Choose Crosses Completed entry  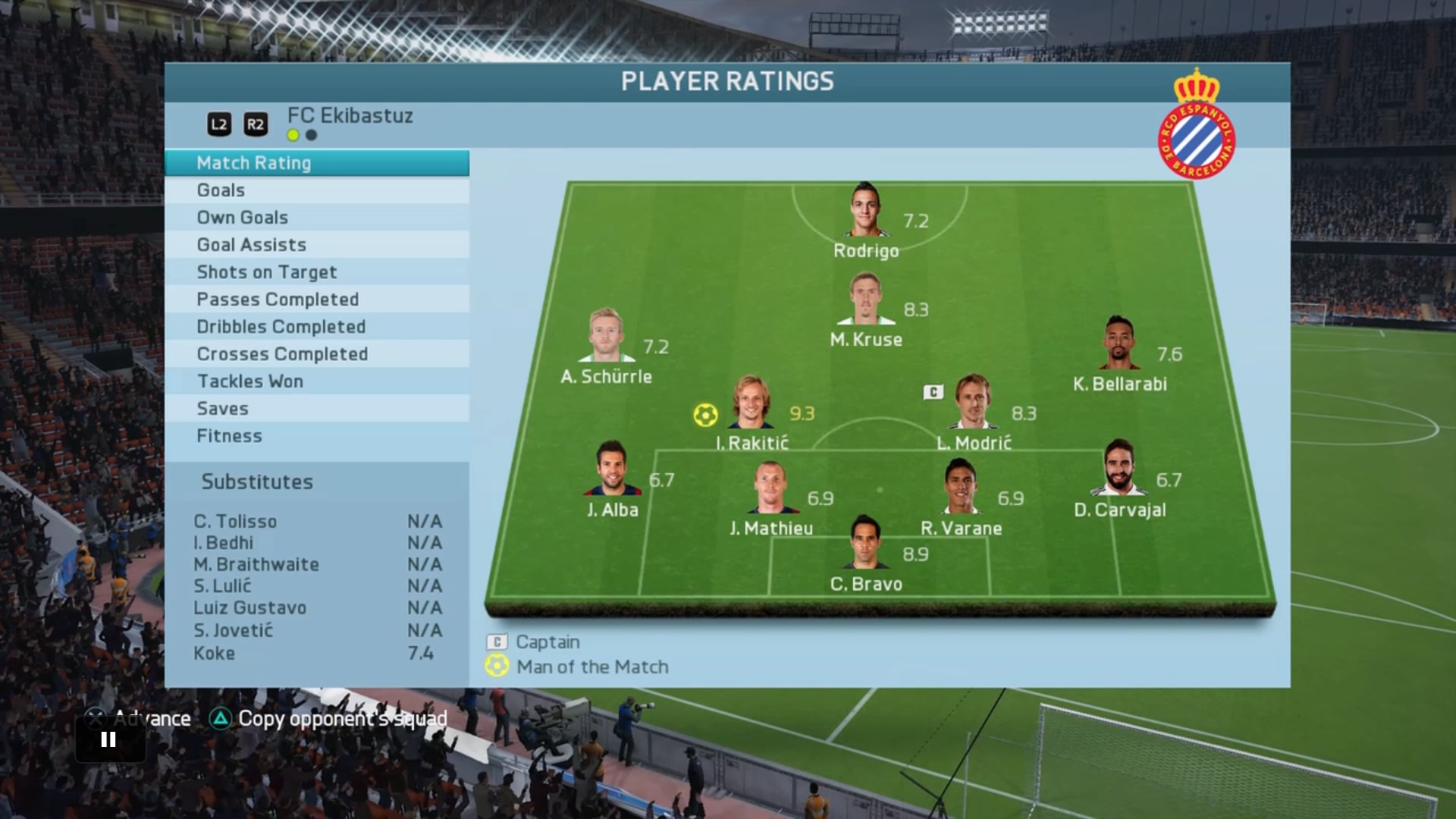click(316, 354)
